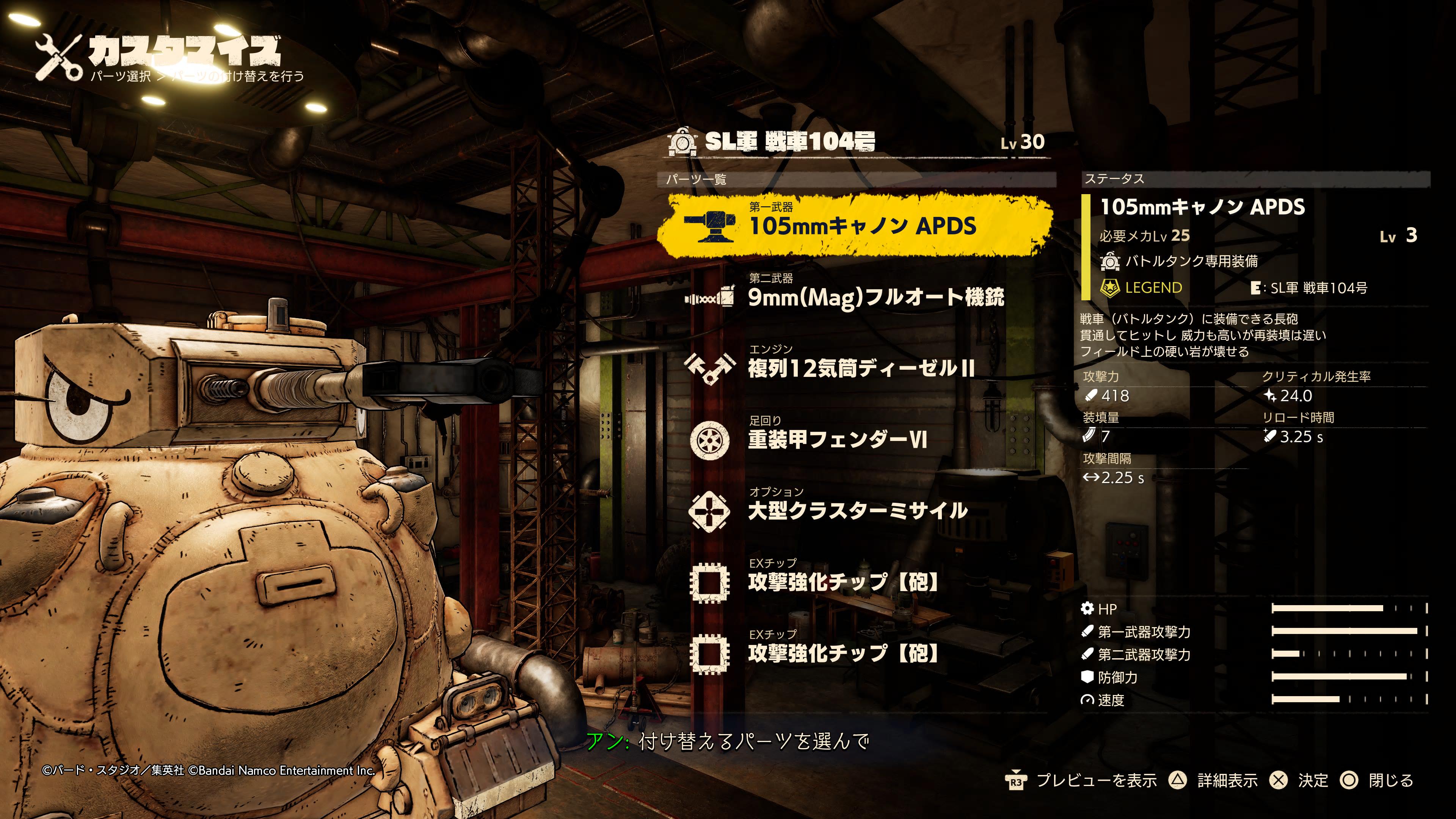Image resolution: width=1456 pixels, height=819 pixels.
Task: Choose the 9mm(Mag)フルオート機銃 secondary weapon
Action: 875,297
